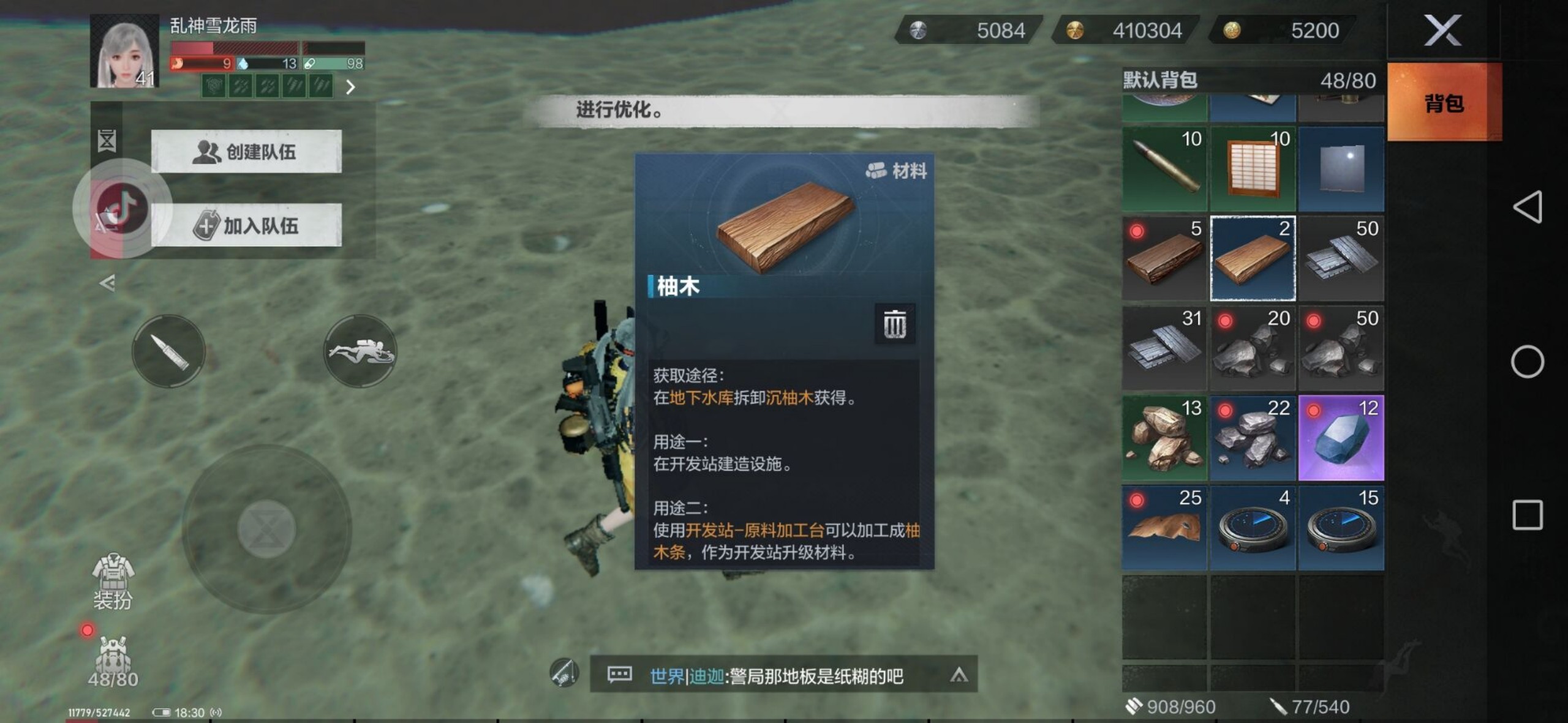This screenshot has height=723, width=1568.
Task: Open the player portrait of 乱神雪龙雨
Action: coord(125,52)
